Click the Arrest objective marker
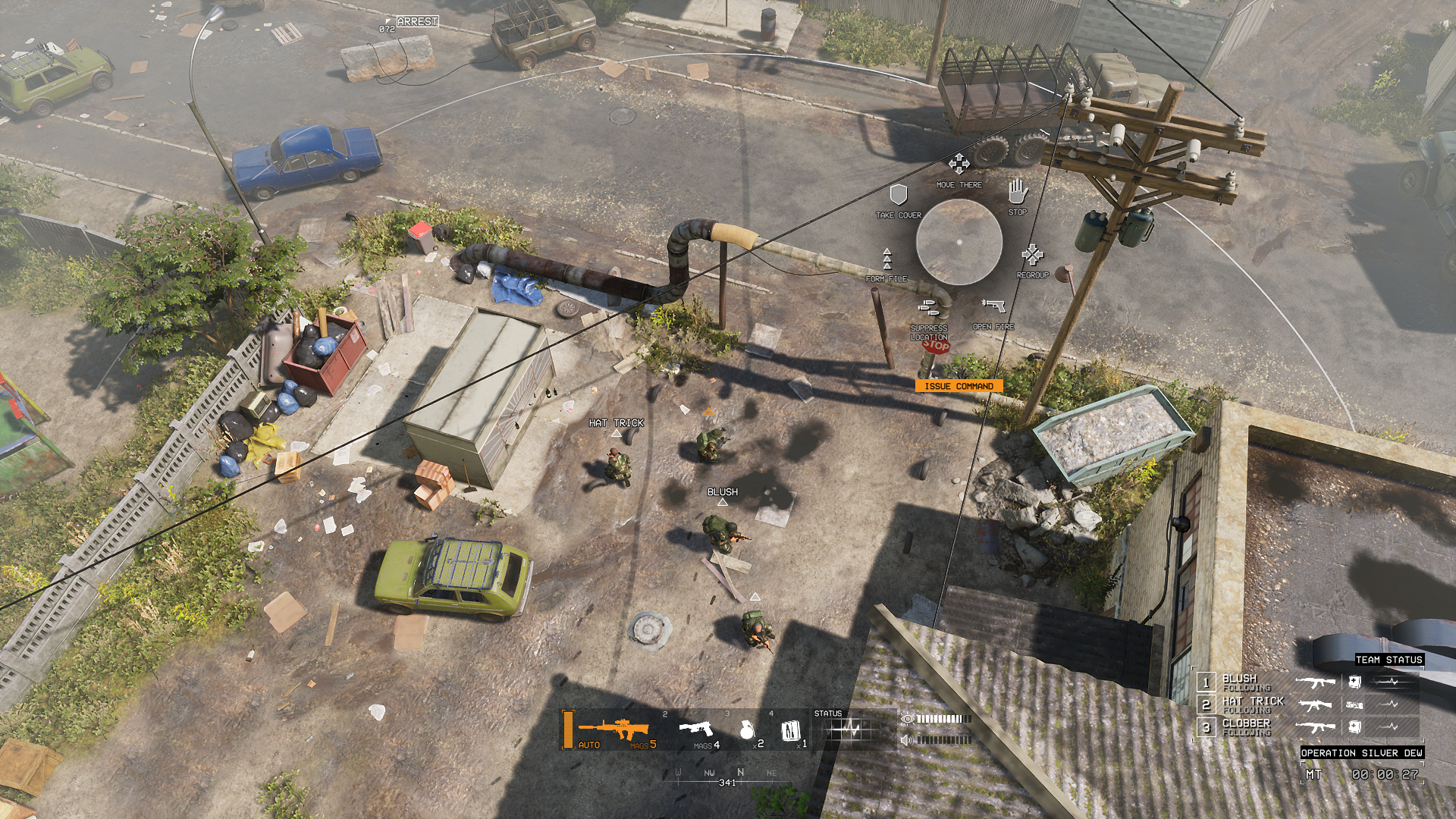Viewport: 1456px width, 819px height. pos(416,21)
